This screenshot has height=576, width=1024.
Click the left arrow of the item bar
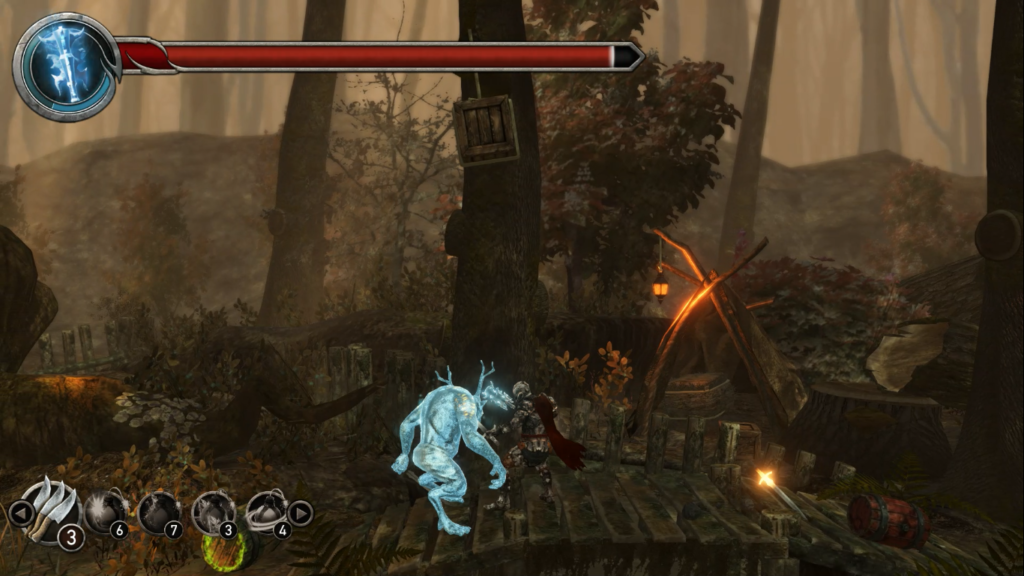click(19, 514)
